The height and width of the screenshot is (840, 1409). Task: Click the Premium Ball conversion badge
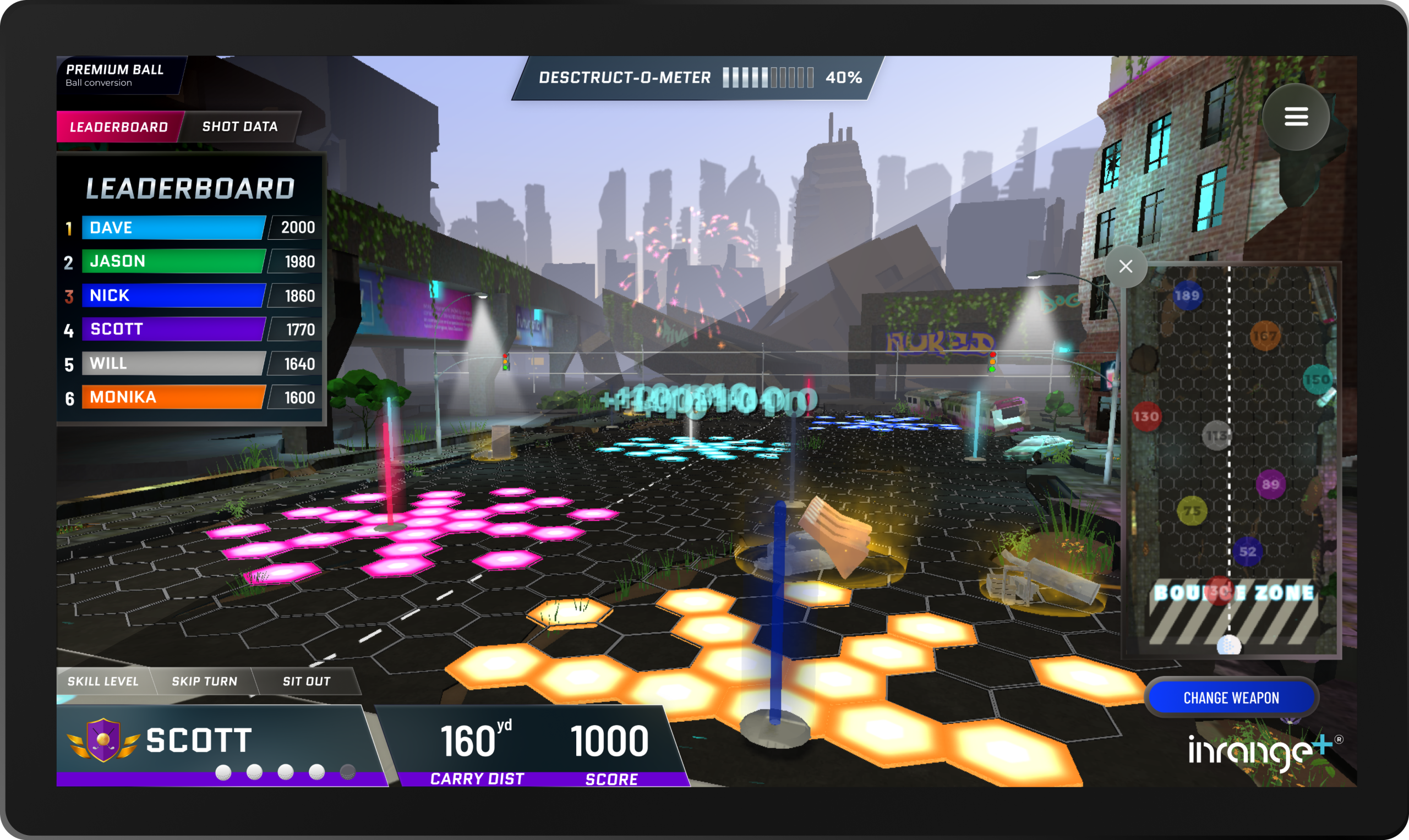pyautogui.click(x=115, y=75)
